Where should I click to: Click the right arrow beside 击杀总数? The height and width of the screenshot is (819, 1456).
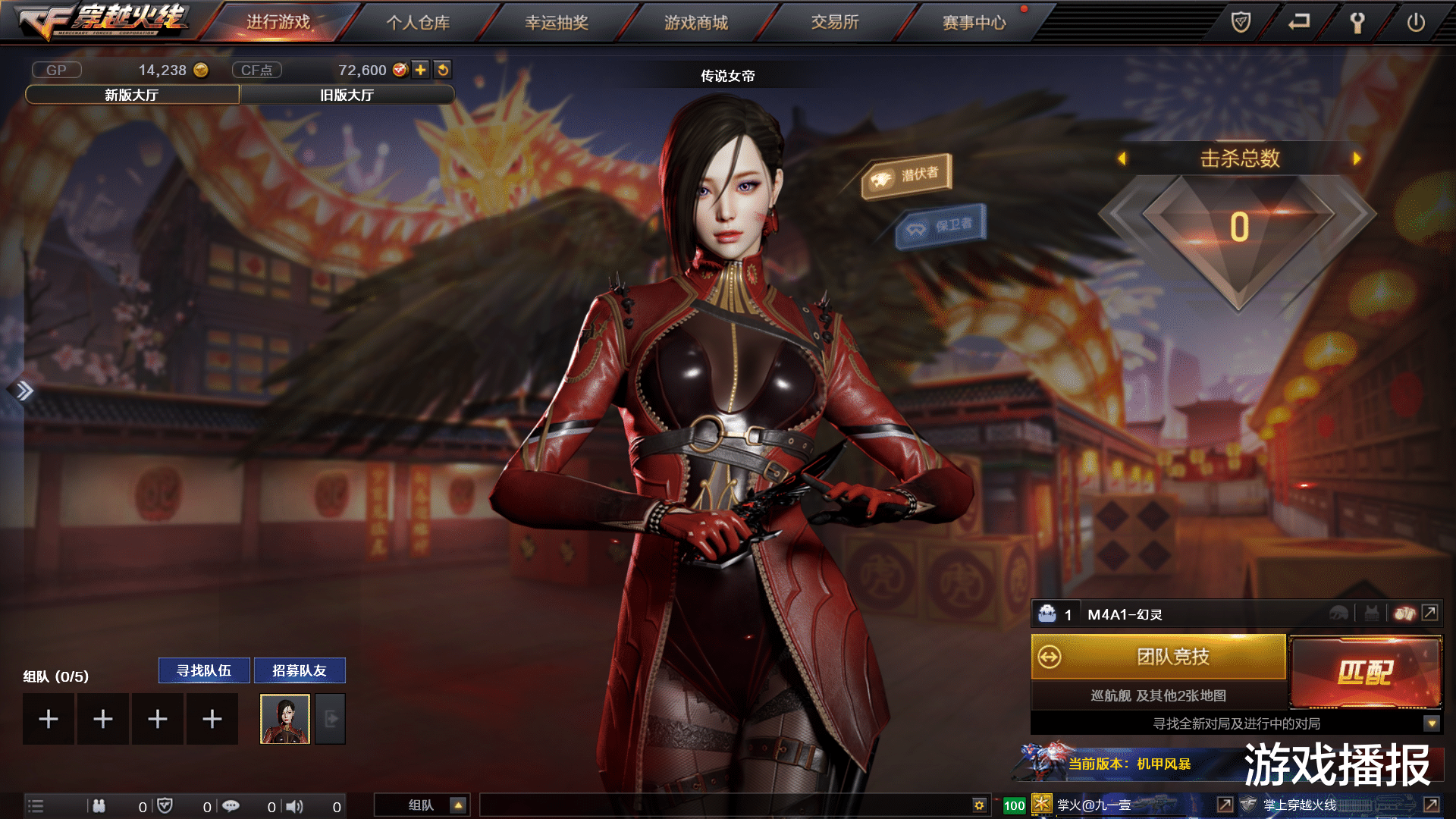click(x=1357, y=159)
